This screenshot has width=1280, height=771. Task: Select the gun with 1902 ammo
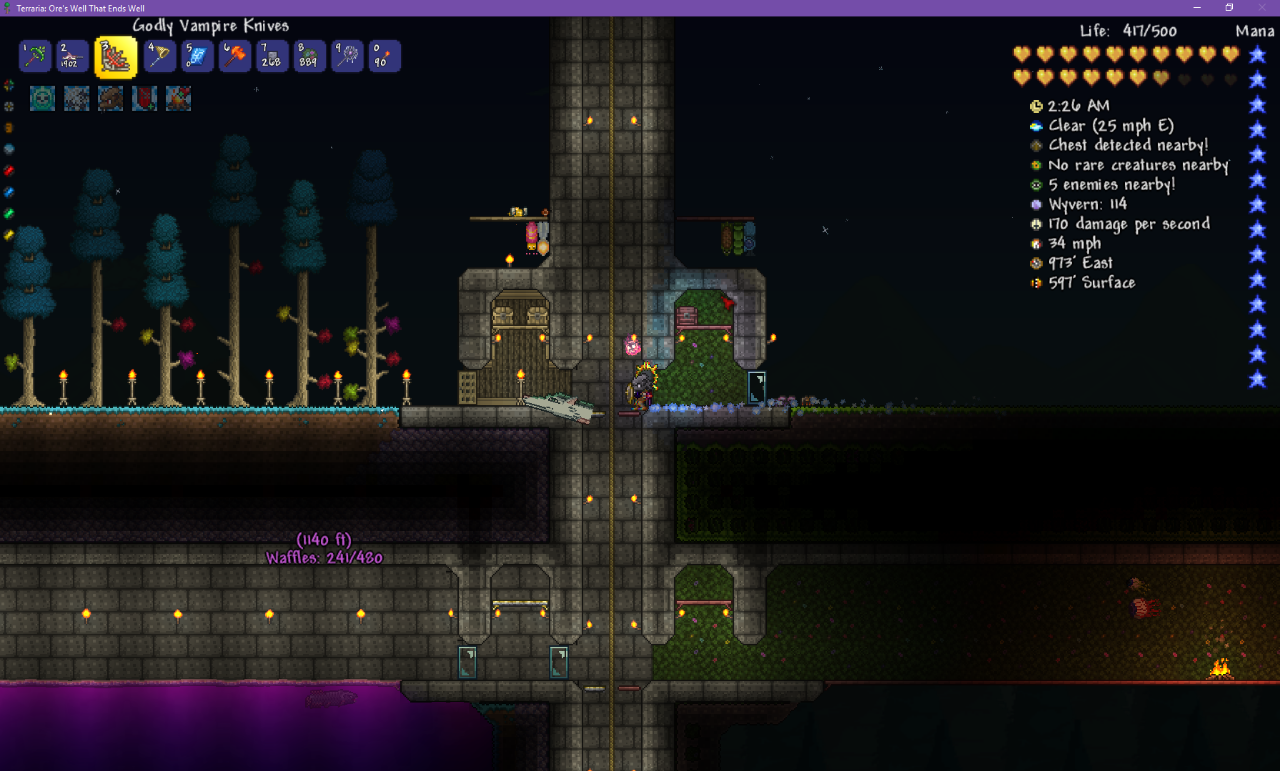pyautogui.click(x=72, y=56)
